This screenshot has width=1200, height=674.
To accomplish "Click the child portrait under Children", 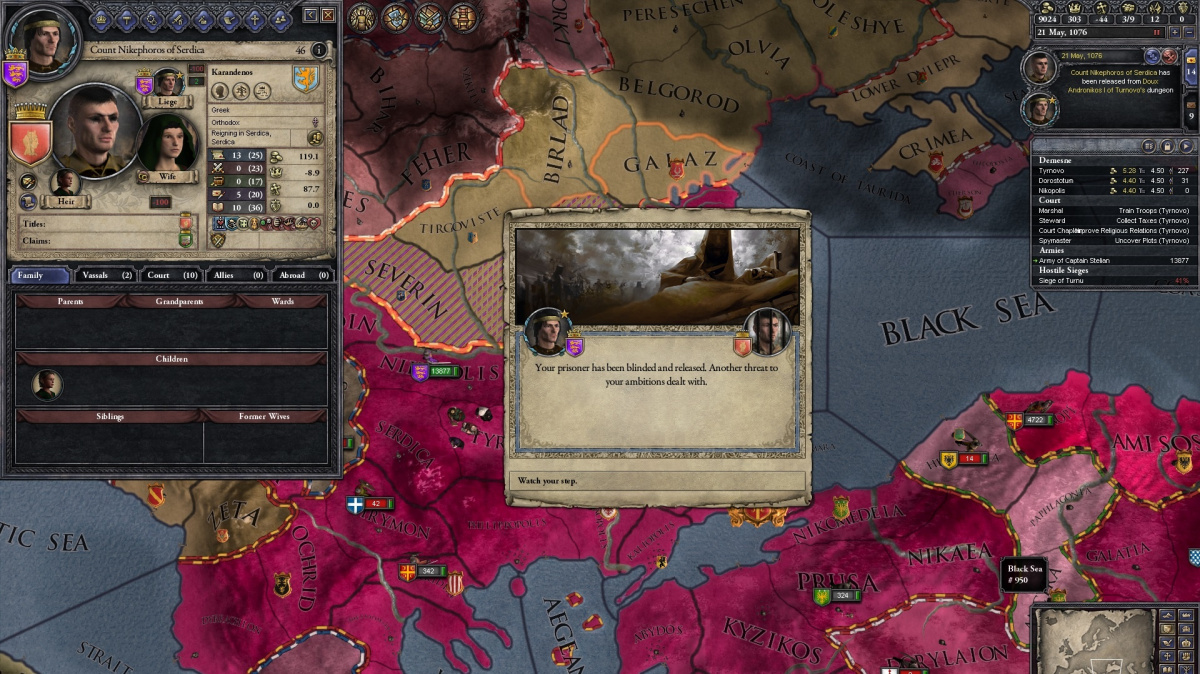I will coord(47,384).
